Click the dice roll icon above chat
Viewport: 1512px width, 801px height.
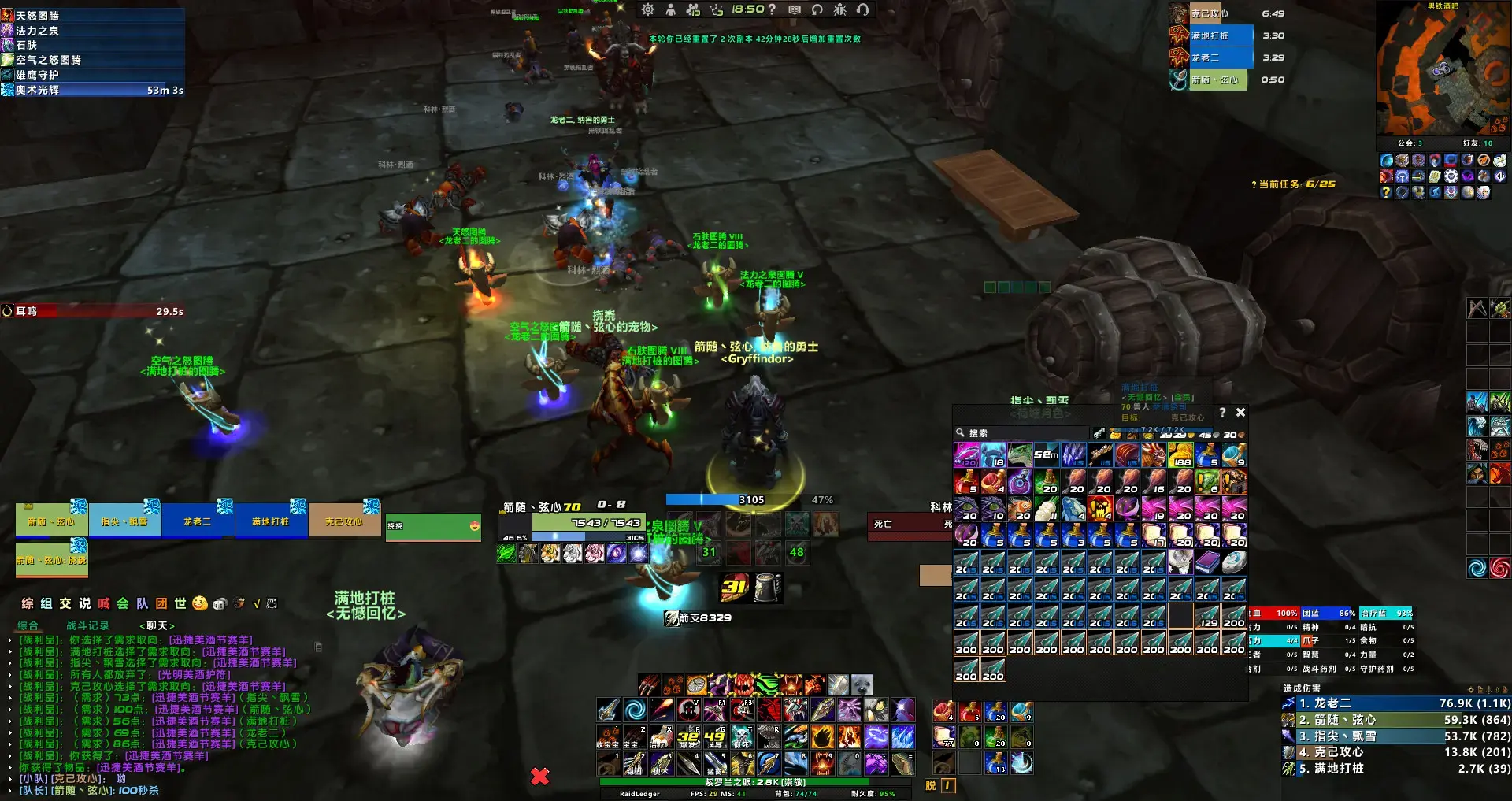coord(220,603)
